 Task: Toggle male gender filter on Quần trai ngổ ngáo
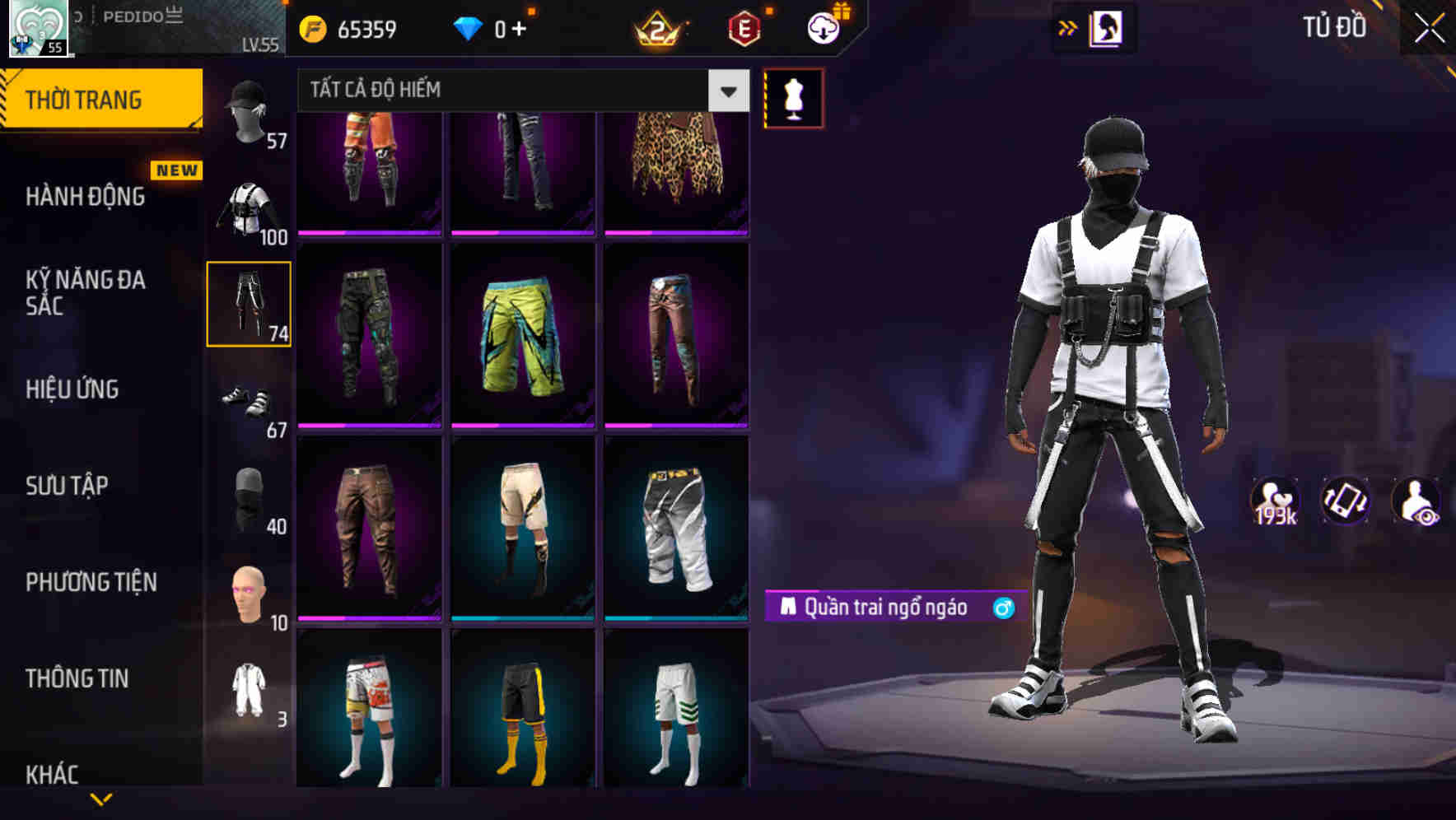(1003, 608)
